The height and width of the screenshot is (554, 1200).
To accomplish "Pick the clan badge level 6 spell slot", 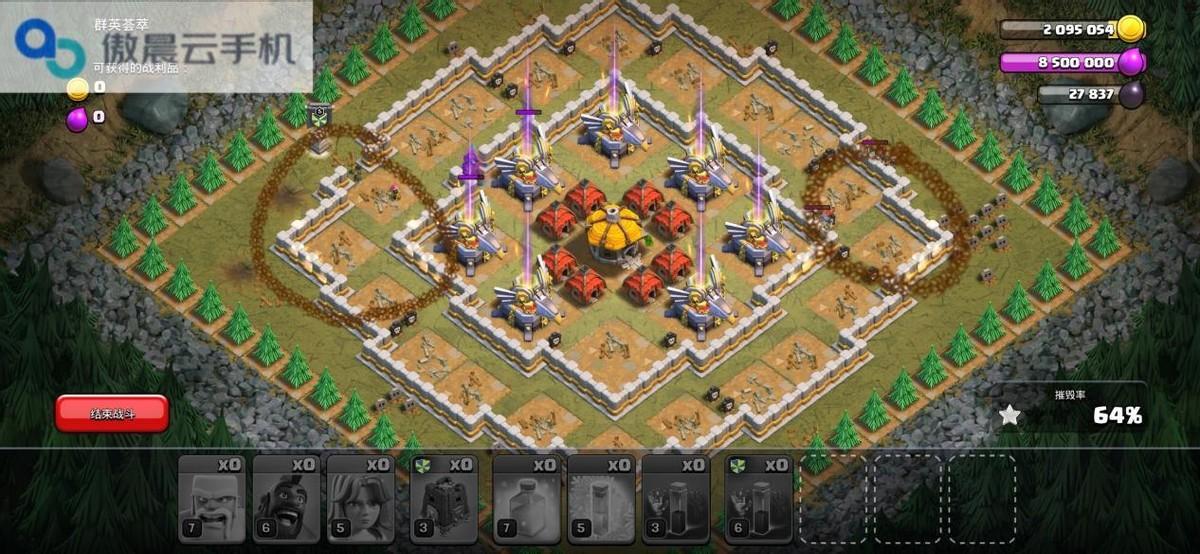I will point(758,499).
